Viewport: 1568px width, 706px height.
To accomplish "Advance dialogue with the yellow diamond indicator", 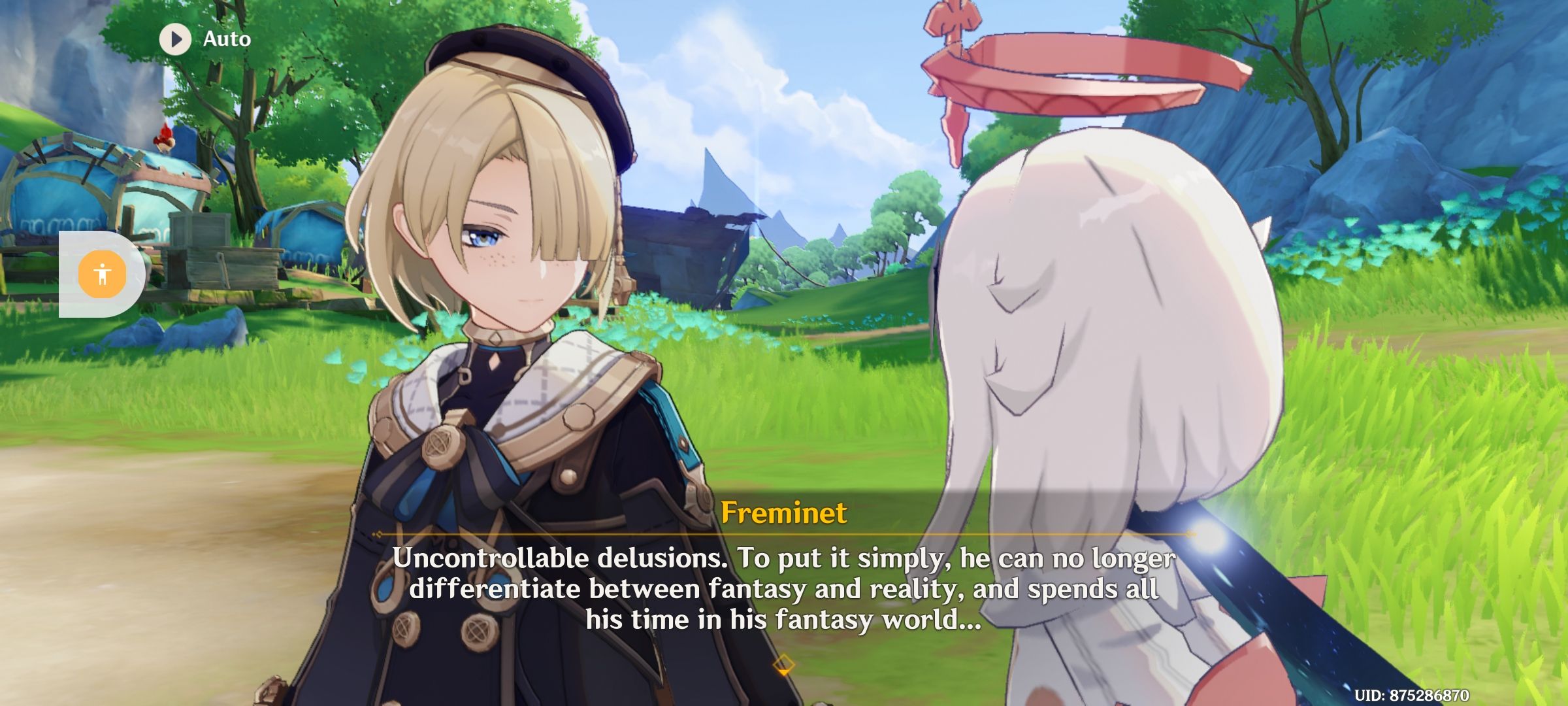I will click(x=783, y=667).
